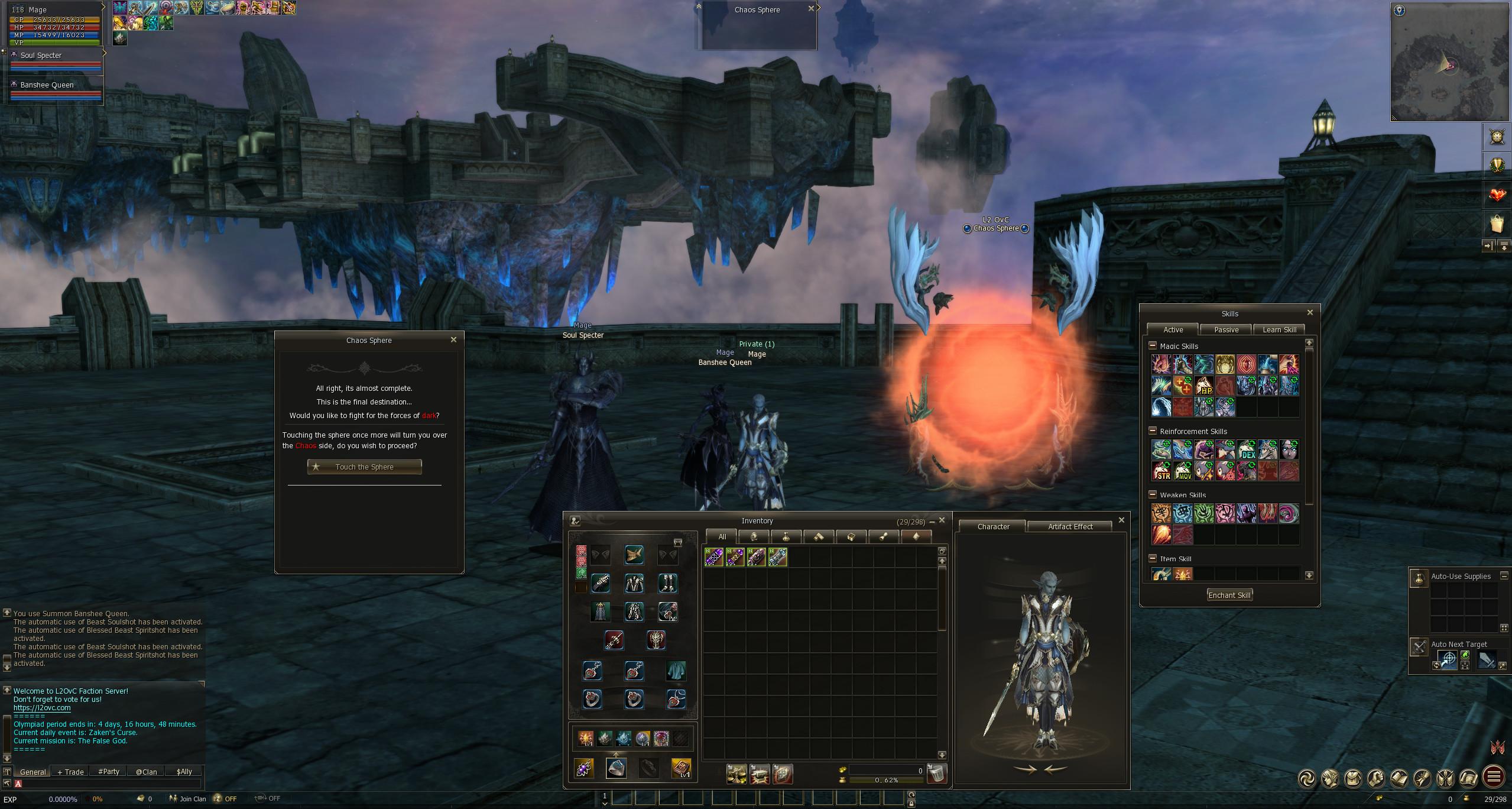Touch the Sphere in the dialog
This screenshot has height=809, width=1512.
[x=364, y=467]
